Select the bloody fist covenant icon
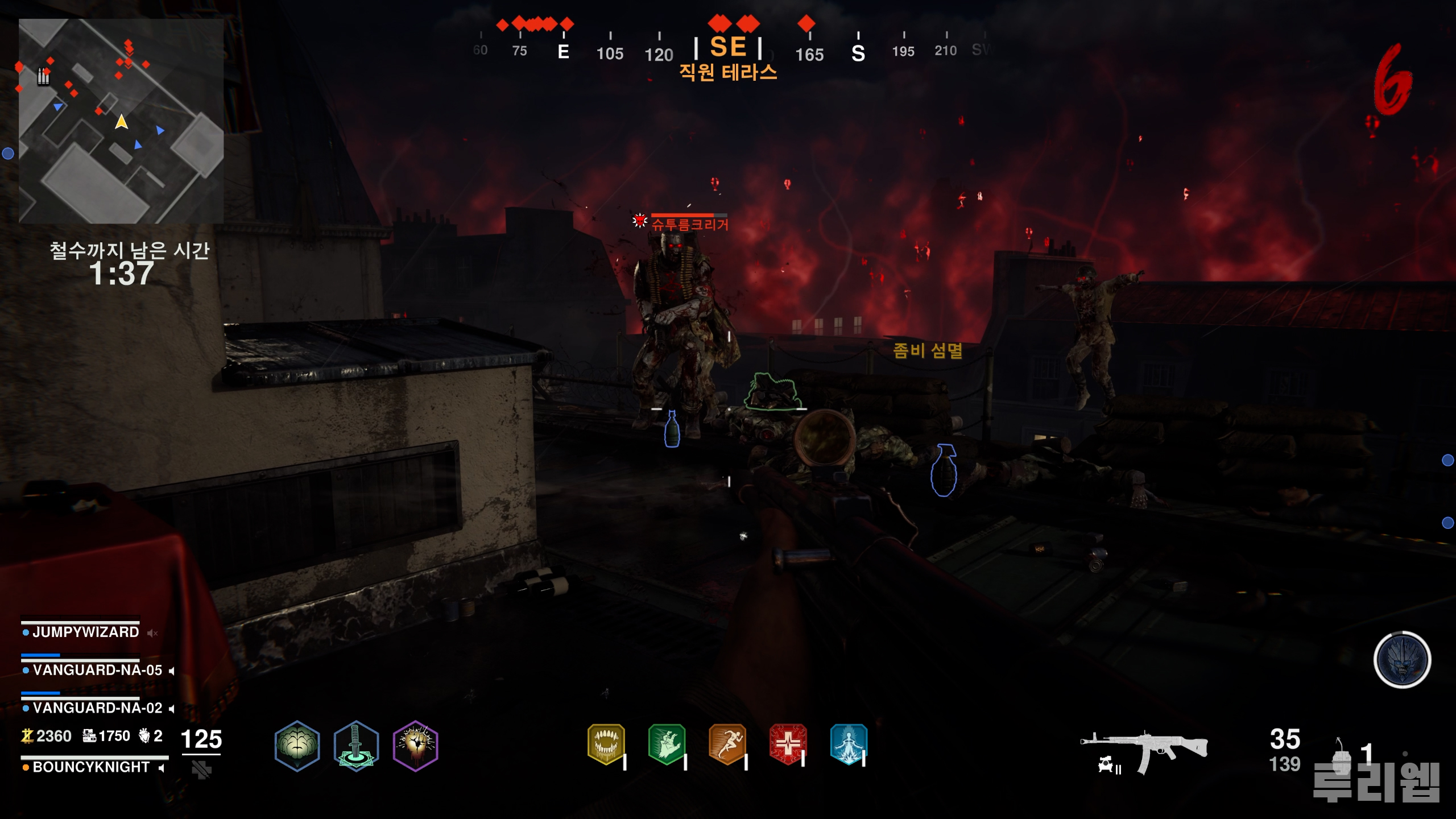 pyautogui.click(x=416, y=746)
